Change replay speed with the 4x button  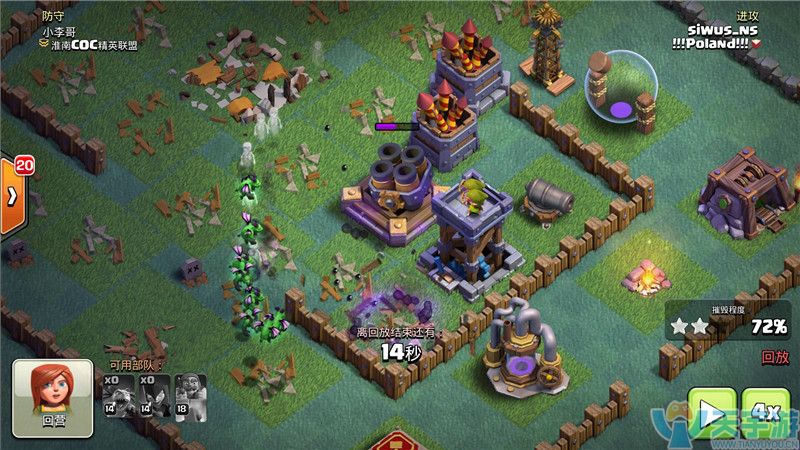click(766, 413)
